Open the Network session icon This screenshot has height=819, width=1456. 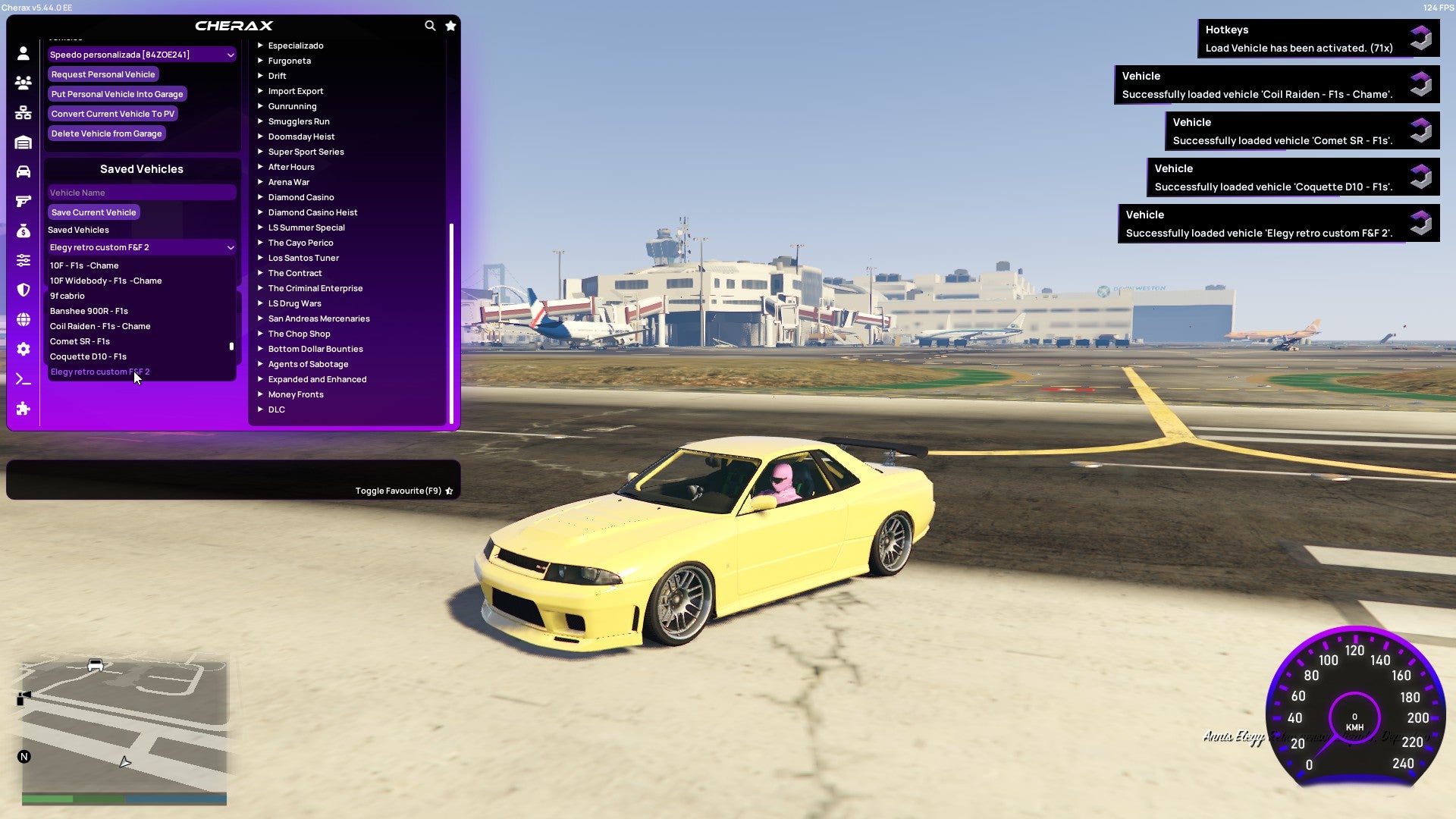point(23,112)
